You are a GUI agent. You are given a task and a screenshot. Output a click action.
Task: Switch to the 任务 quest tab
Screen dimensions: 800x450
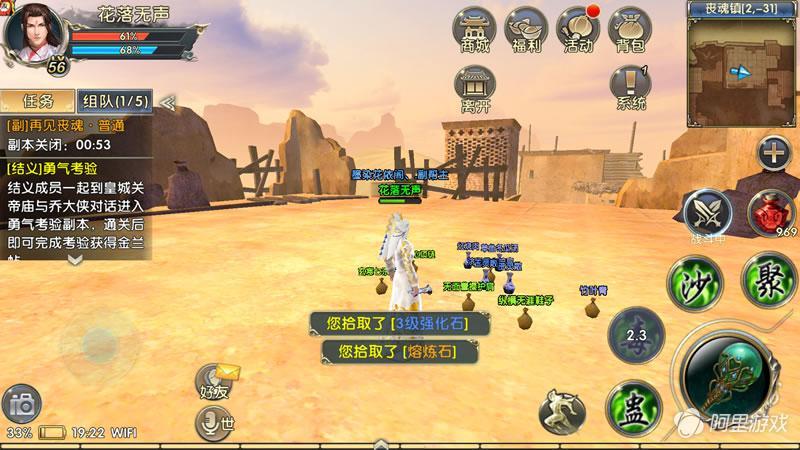pos(37,101)
